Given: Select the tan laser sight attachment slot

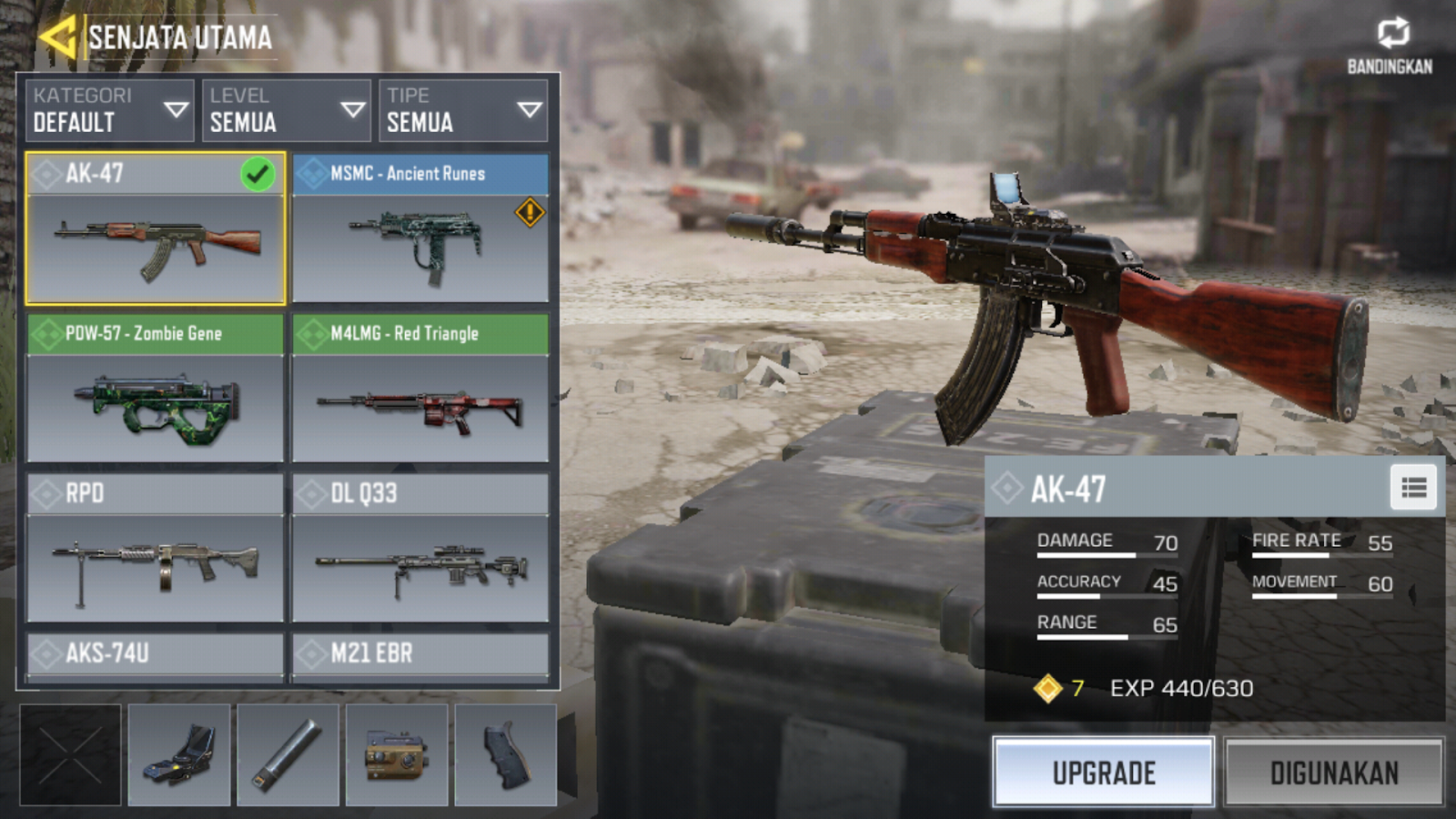Looking at the screenshot, I should coord(397,755).
